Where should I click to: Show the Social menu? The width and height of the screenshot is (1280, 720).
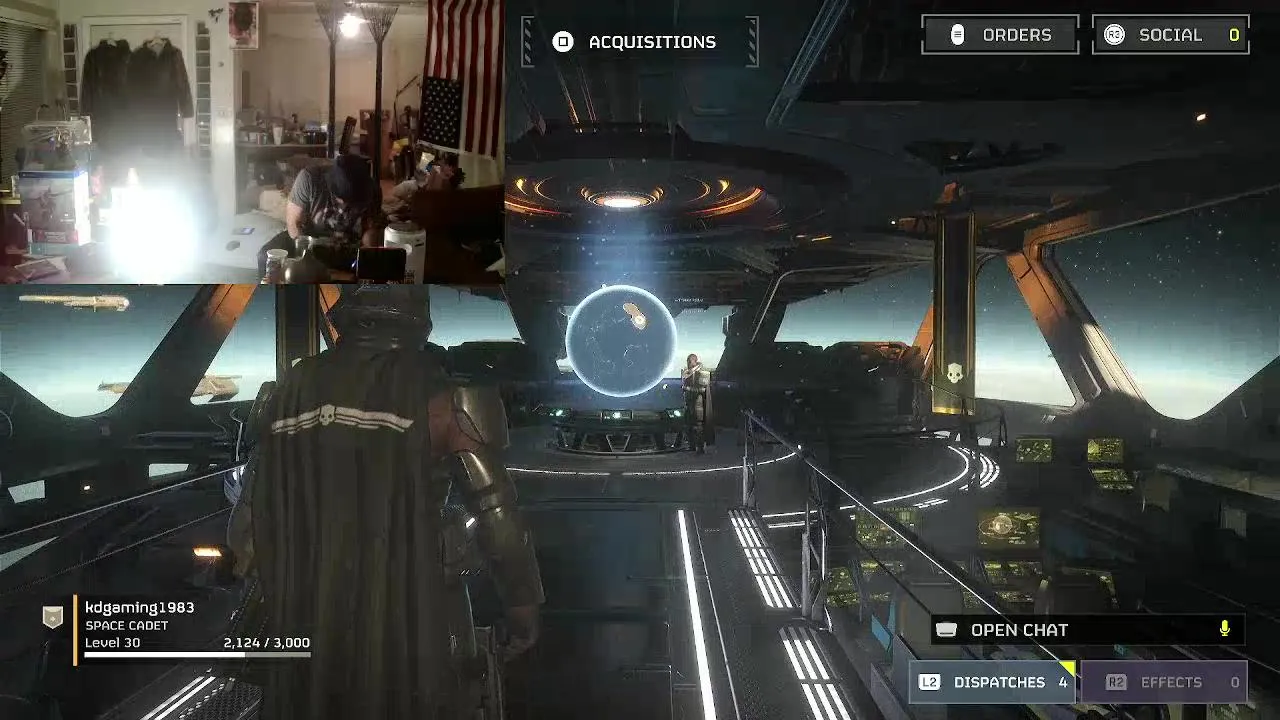1170,35
